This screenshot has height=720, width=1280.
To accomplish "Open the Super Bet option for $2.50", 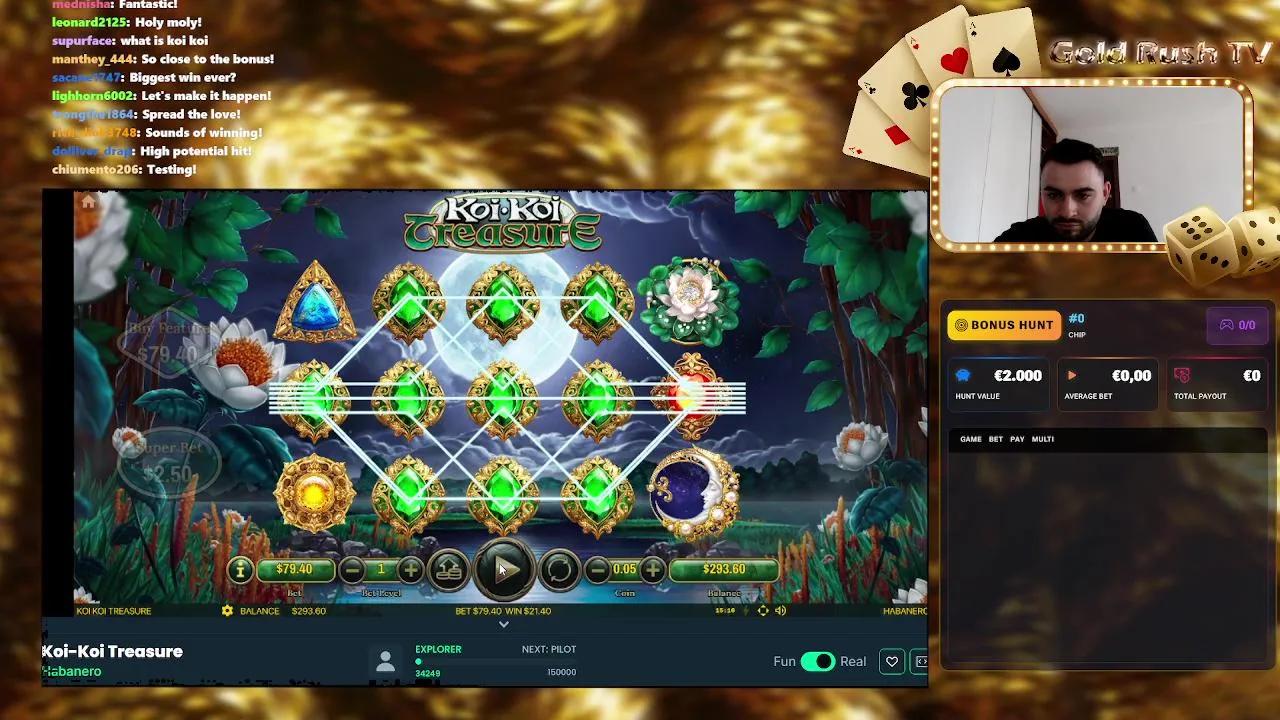I will (170, 460).
